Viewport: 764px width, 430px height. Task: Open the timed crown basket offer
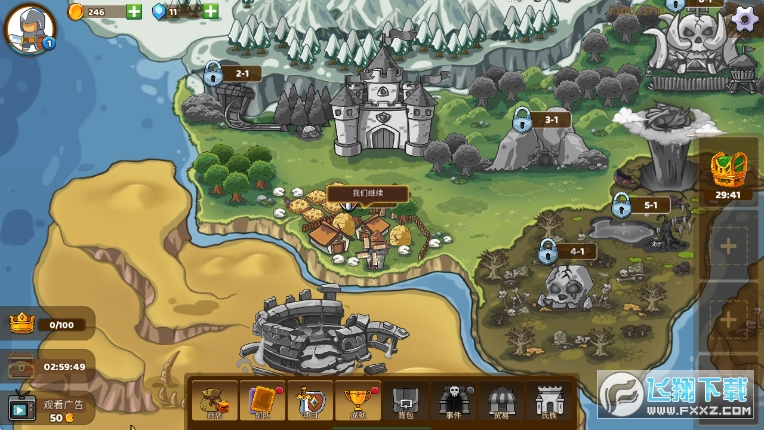click(727, 174)
